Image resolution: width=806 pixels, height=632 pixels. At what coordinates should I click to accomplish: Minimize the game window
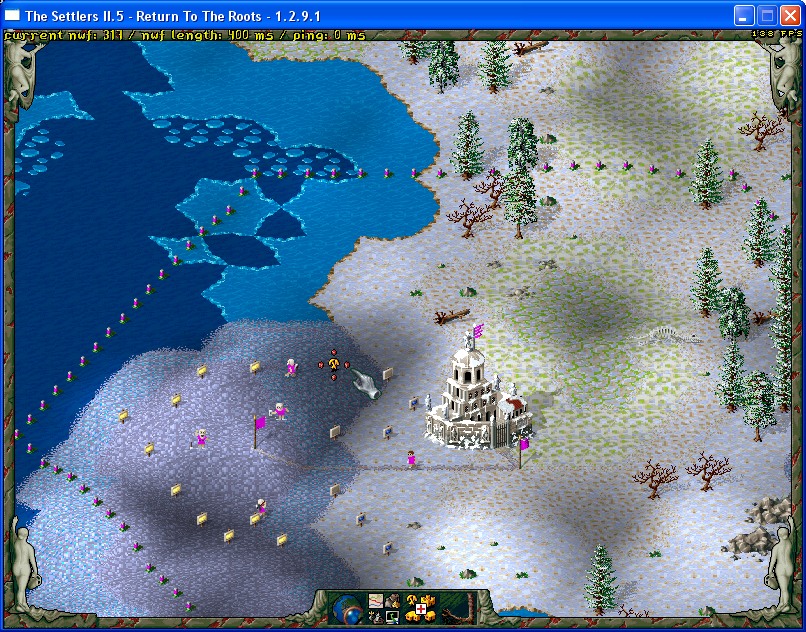(x=744, y=15)
